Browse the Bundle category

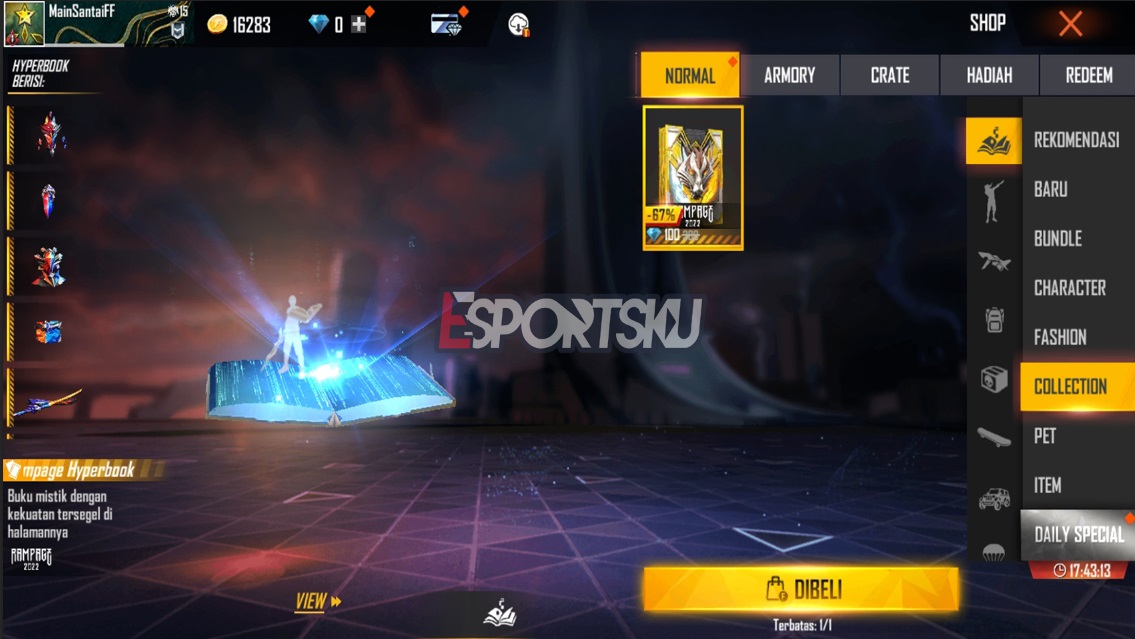point(1058,238)
